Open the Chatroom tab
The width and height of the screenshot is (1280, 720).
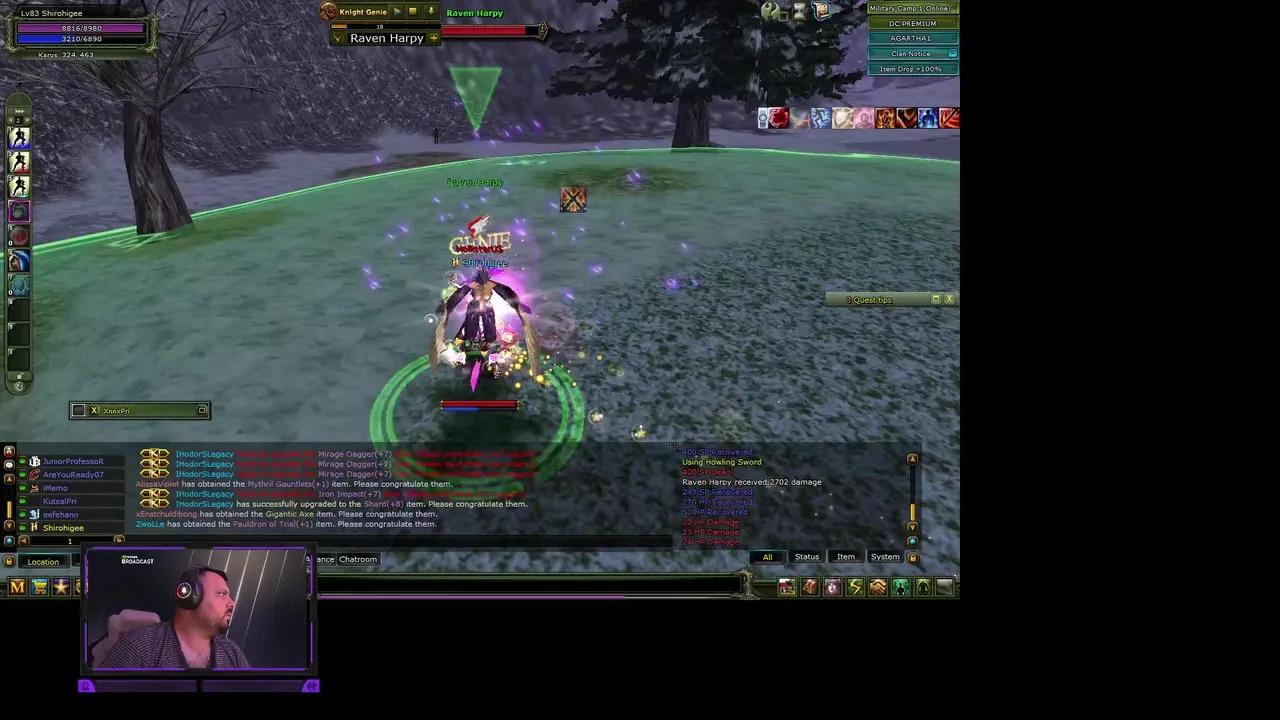pyautogui.click(x=357, y=560)
